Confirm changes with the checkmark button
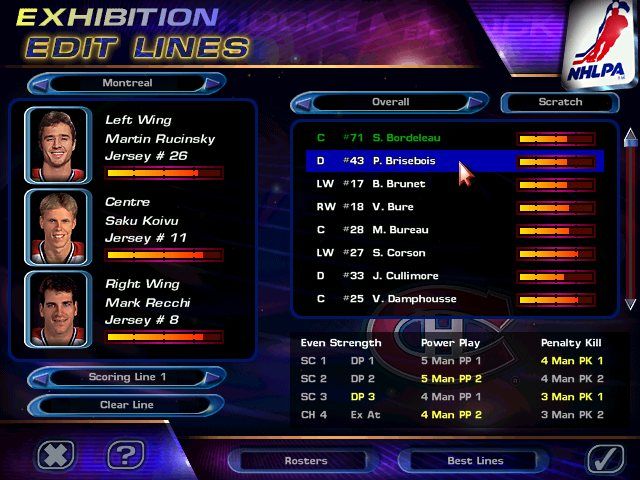The width and height of the screenshot is (640, 480). [x=605, y=456]
